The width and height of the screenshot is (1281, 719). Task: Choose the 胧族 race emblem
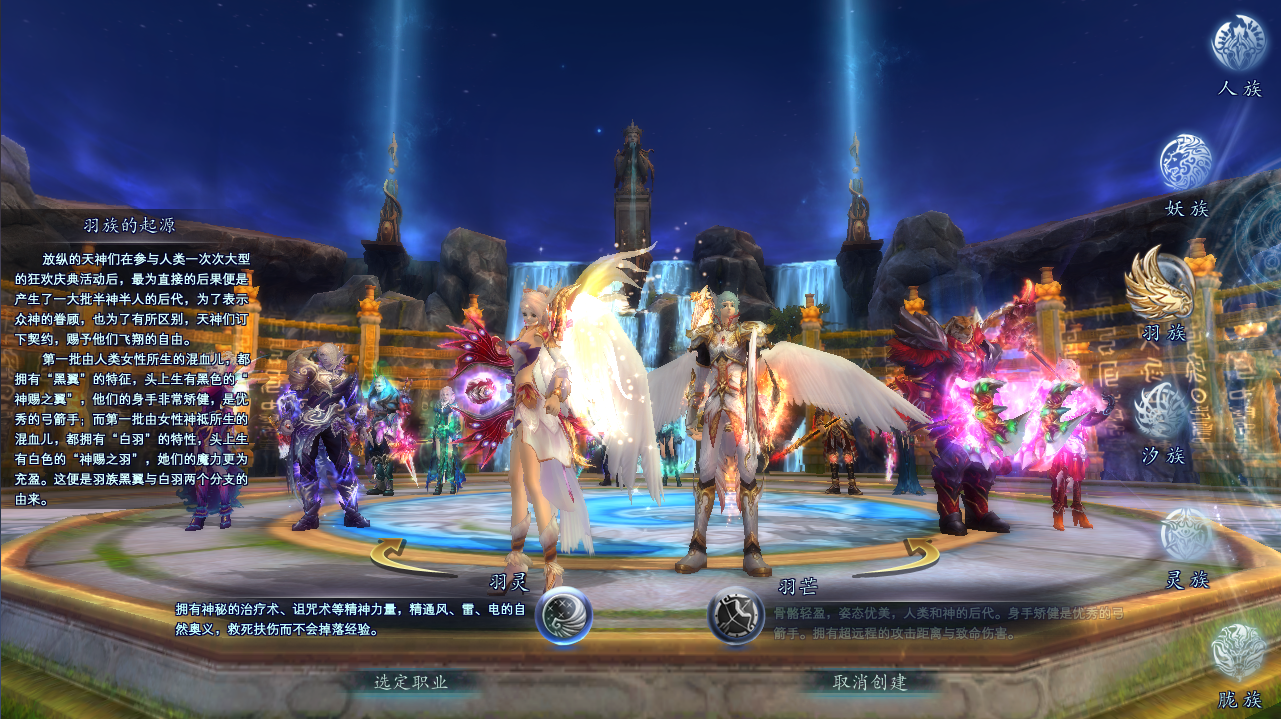point(1239,653)
